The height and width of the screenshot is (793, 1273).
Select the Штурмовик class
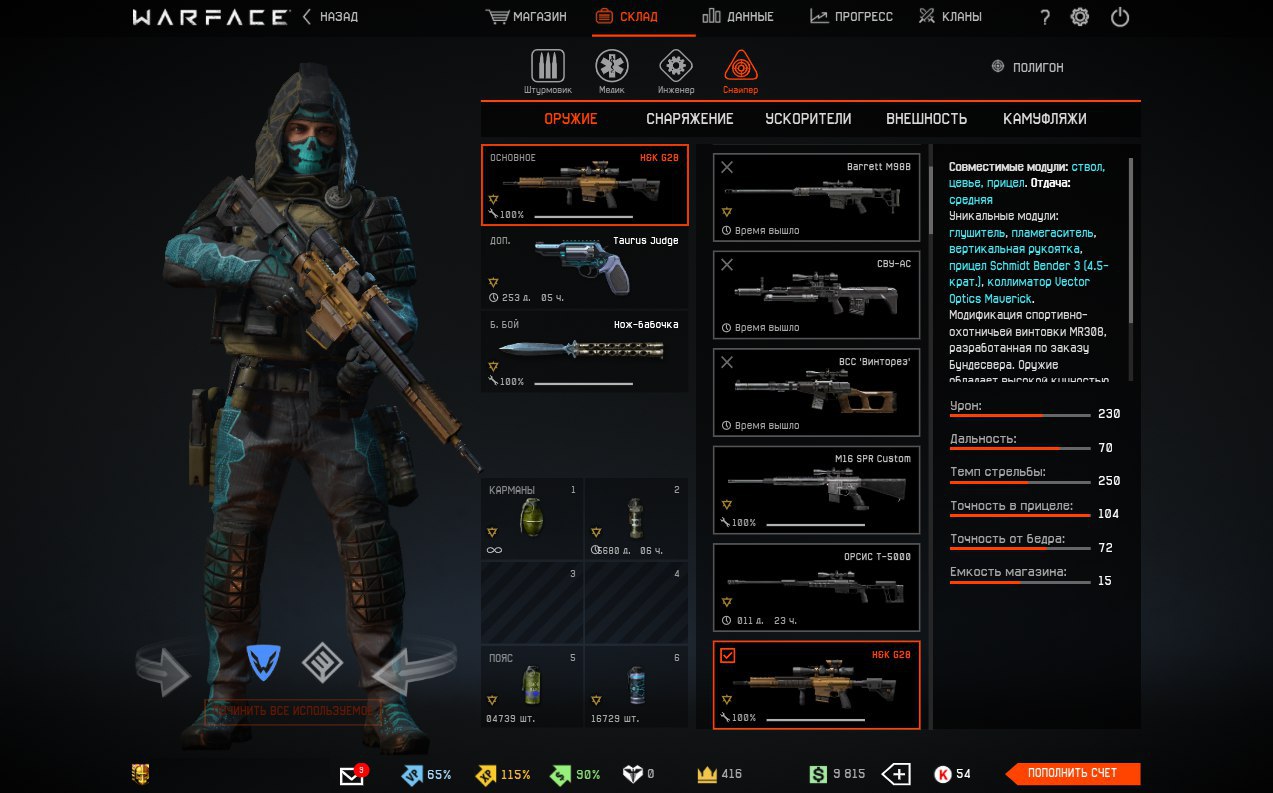click(x=547, y=70)
